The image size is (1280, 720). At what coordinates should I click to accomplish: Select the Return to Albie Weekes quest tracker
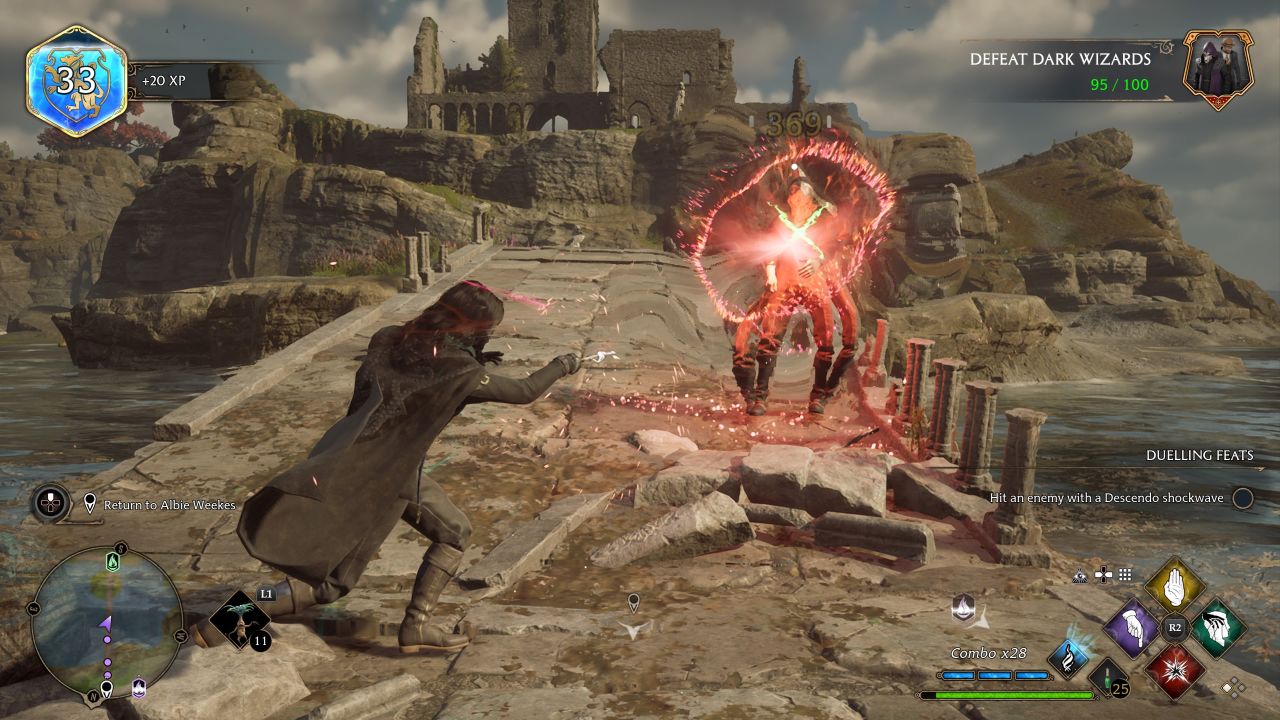160,505
